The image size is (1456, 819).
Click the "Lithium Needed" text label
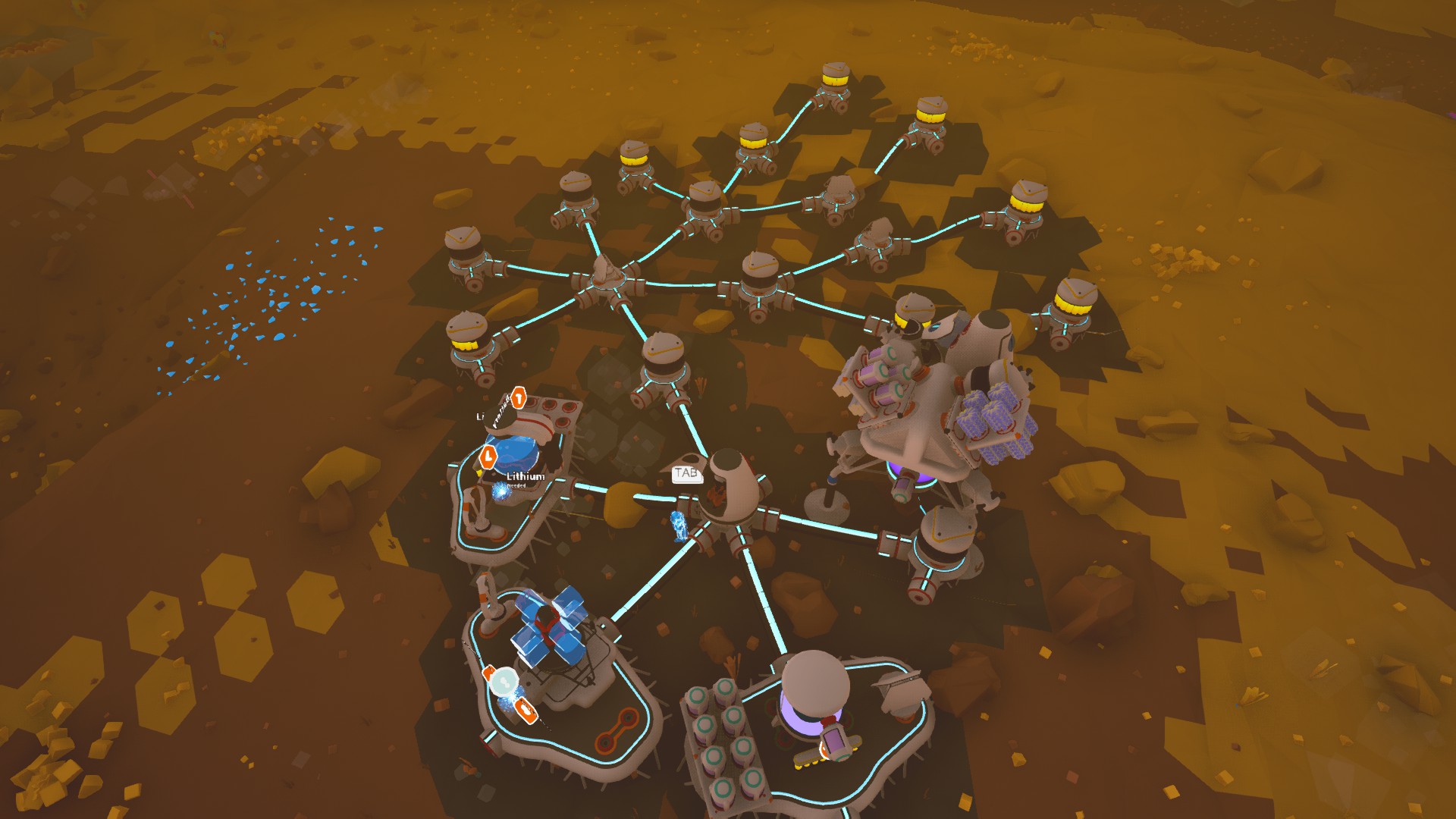pos(524,480)
